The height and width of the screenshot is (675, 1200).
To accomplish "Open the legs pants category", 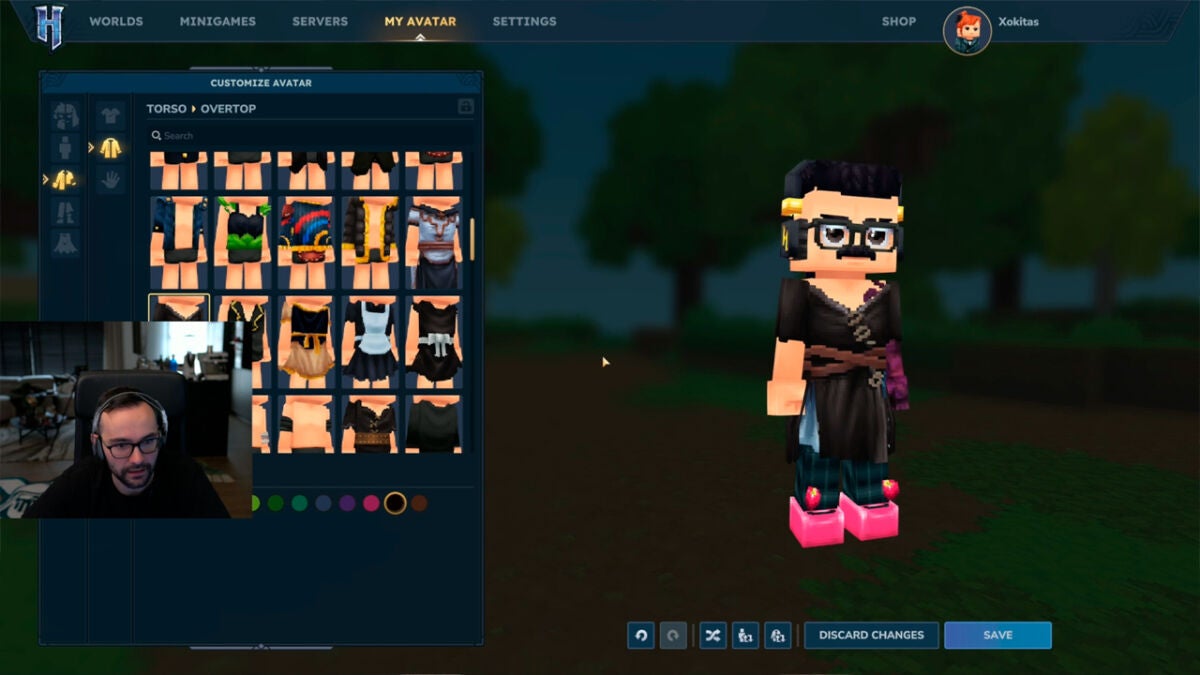I will click(65, 211).
